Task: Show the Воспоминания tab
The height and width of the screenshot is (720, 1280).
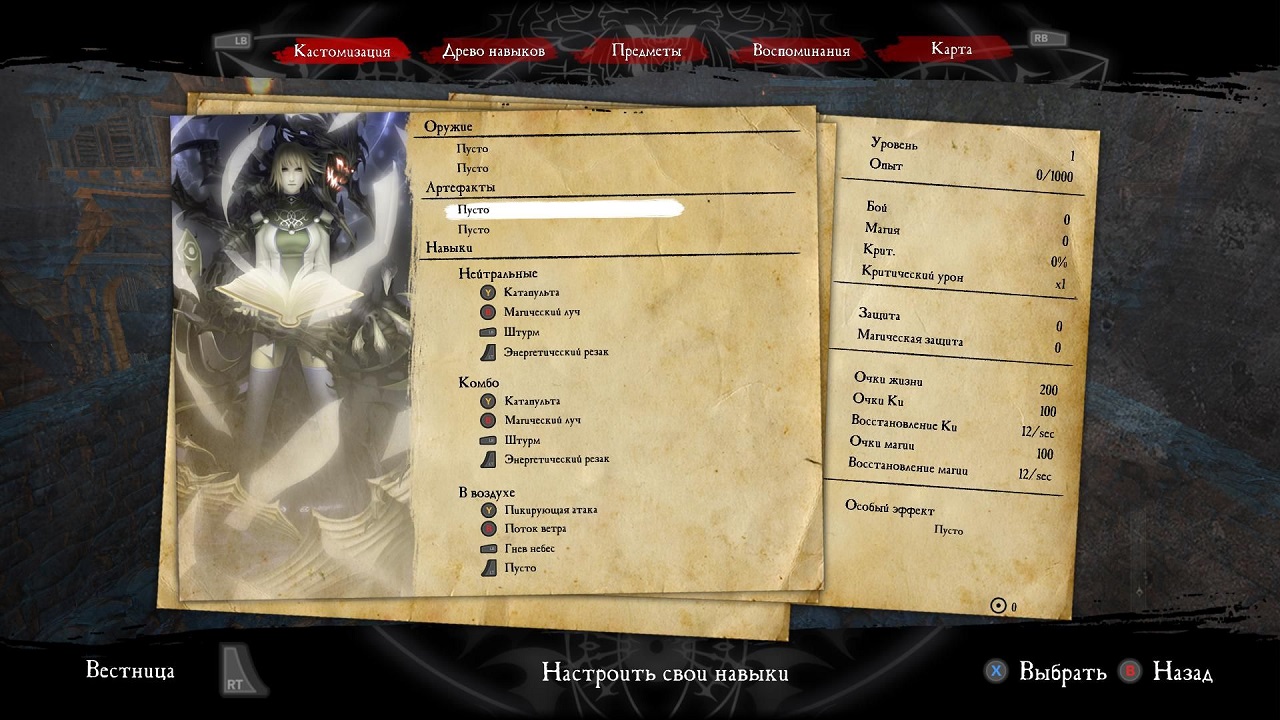Action: [801, 51]
